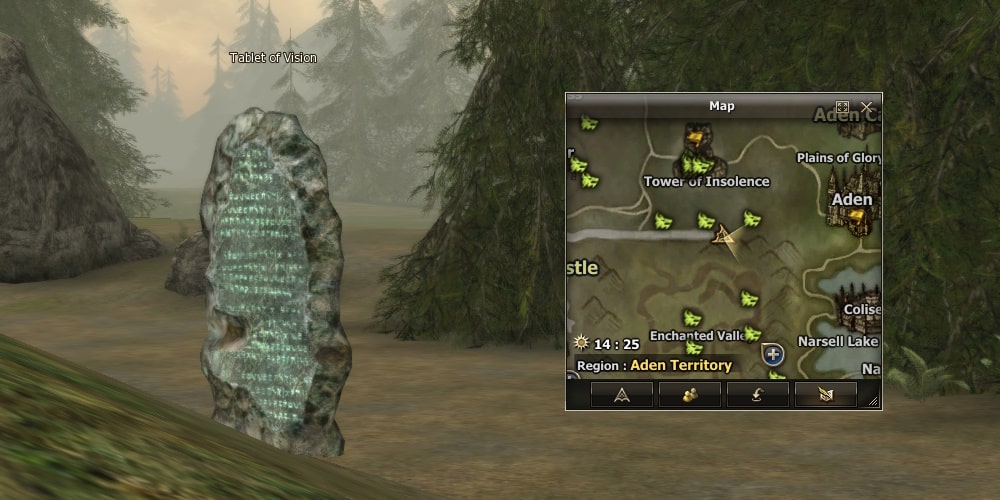
Task: Expand the map to full size
Action: coord(843,106)
